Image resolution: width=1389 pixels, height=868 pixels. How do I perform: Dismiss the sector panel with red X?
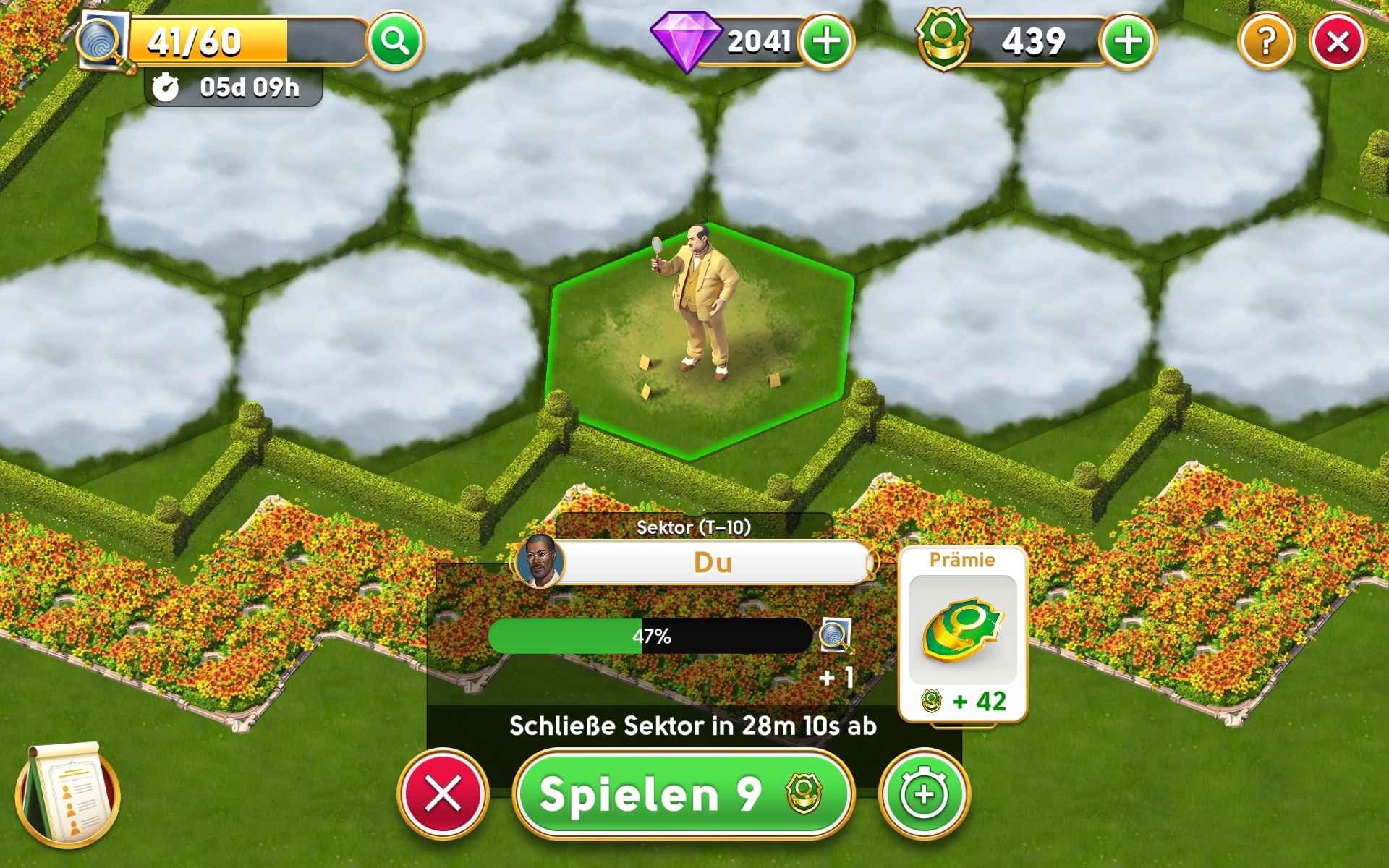point(443,794)
